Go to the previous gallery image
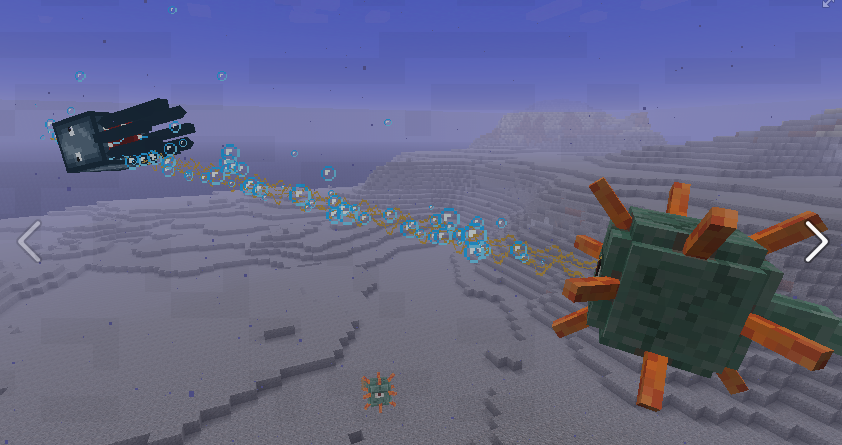 (29, 242)
